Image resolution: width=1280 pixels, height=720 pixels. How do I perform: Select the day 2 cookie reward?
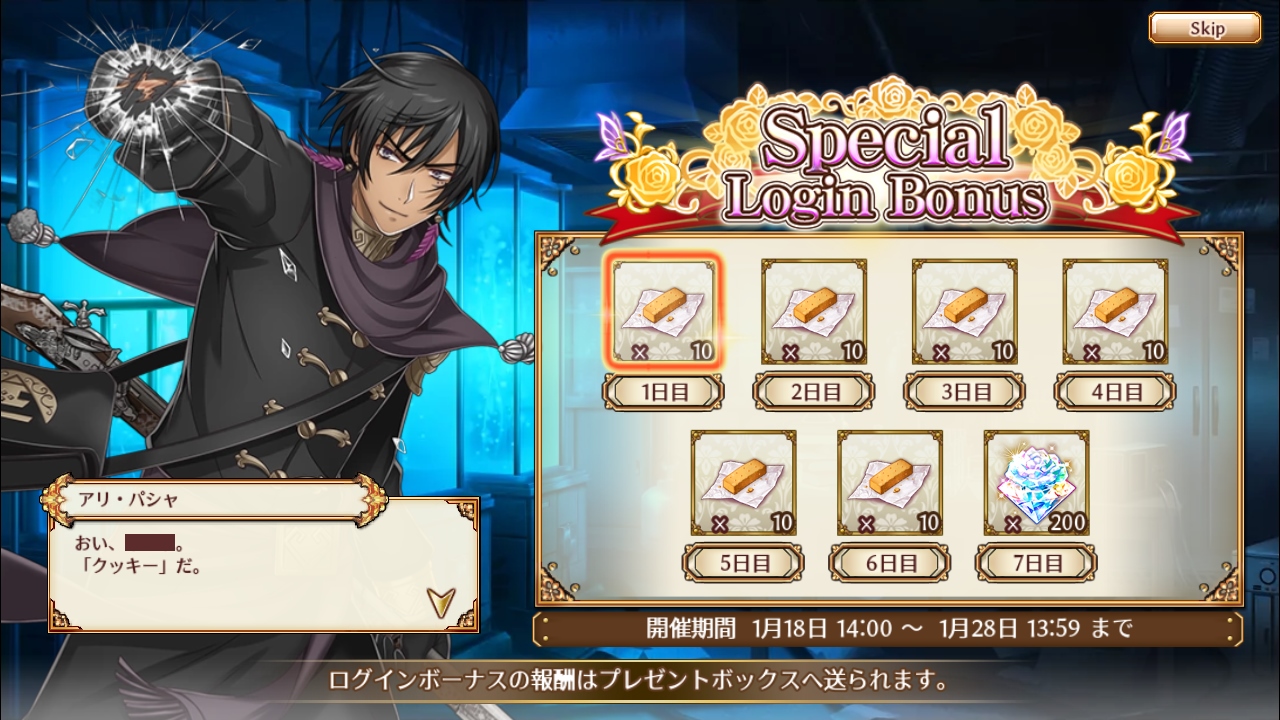[814, 311]
